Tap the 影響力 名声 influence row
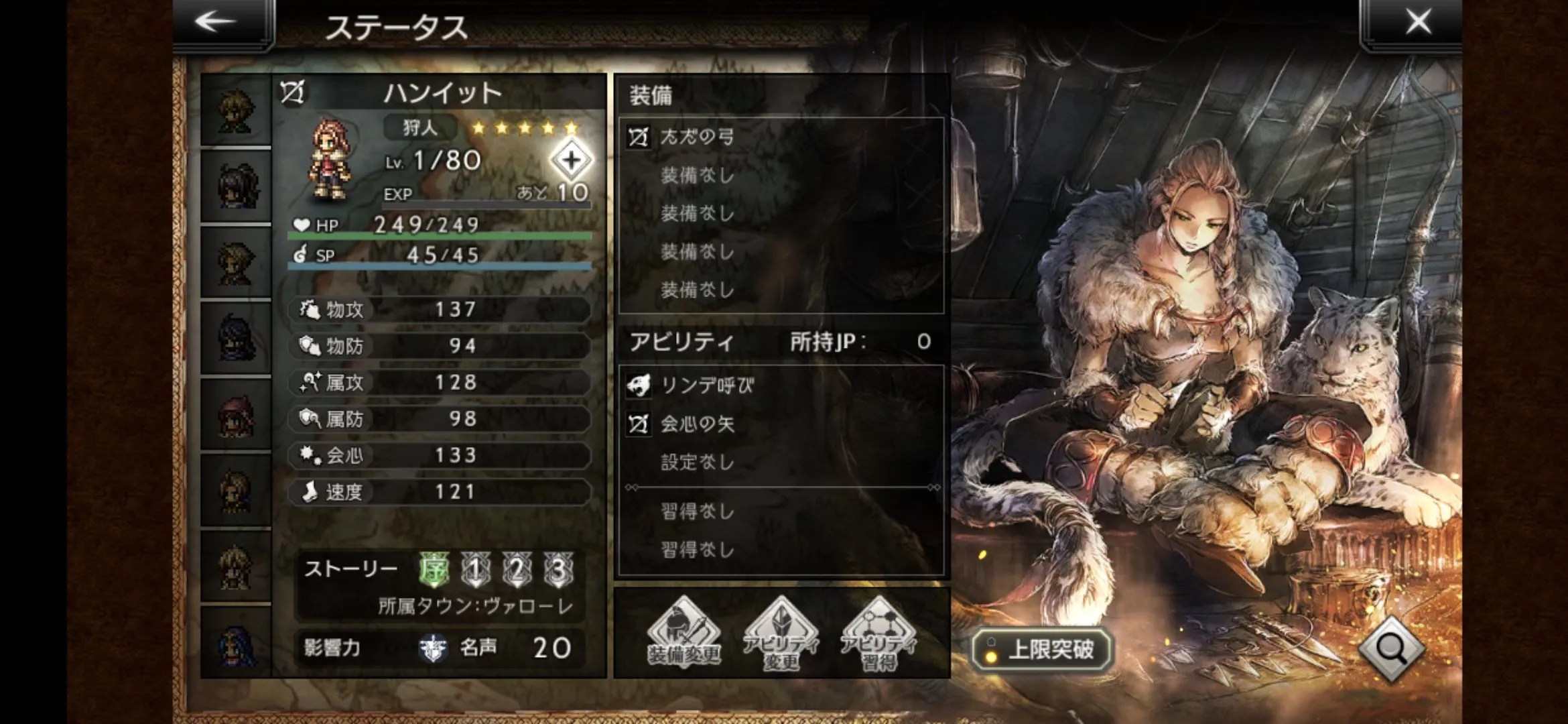The width and height of the screenshot is (1568, 724). pos(439,648)
